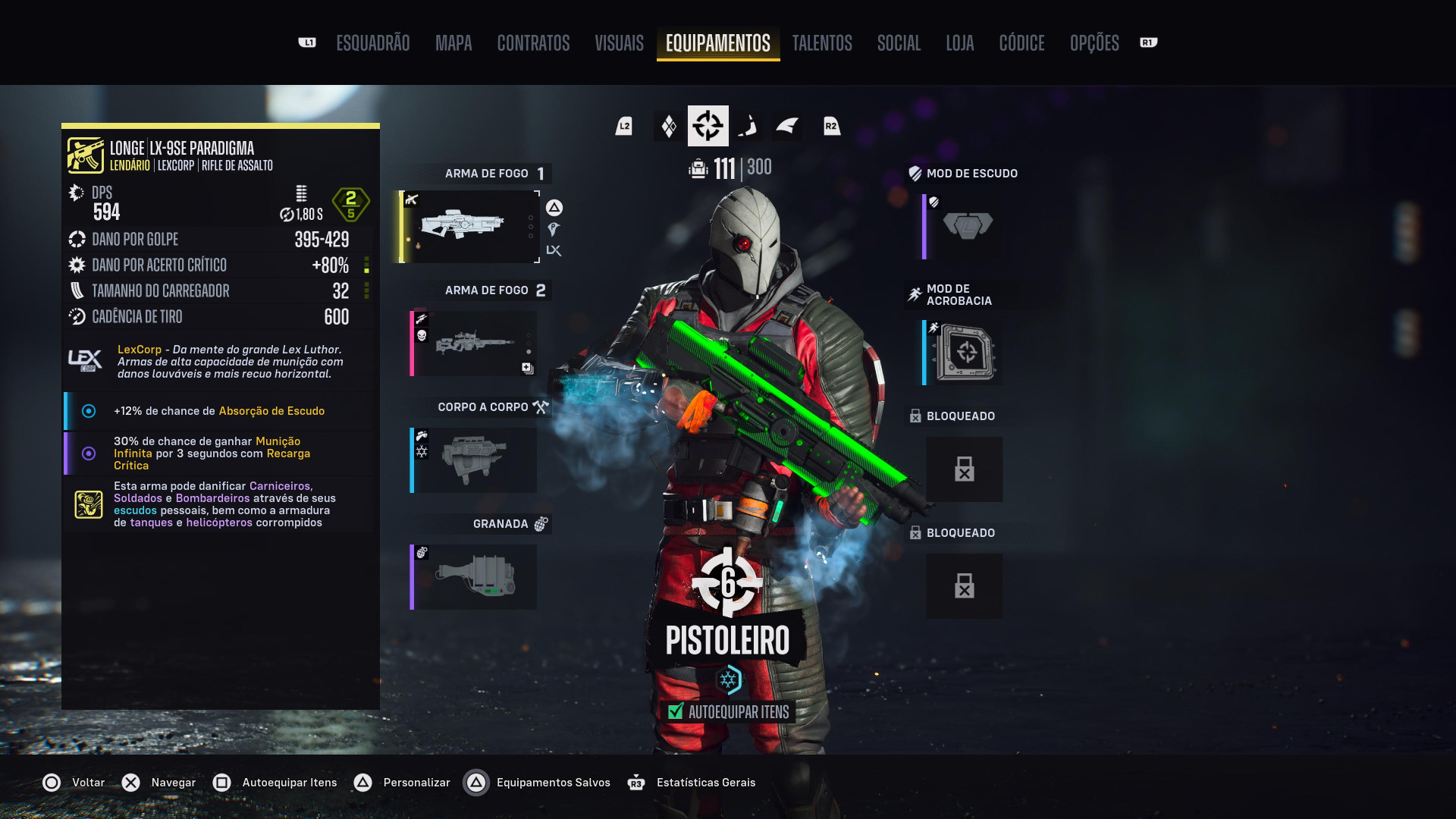Switch to the Mapa tab
The height and width of the screenshot is (819, 1456).
click(x=453, y=43)
